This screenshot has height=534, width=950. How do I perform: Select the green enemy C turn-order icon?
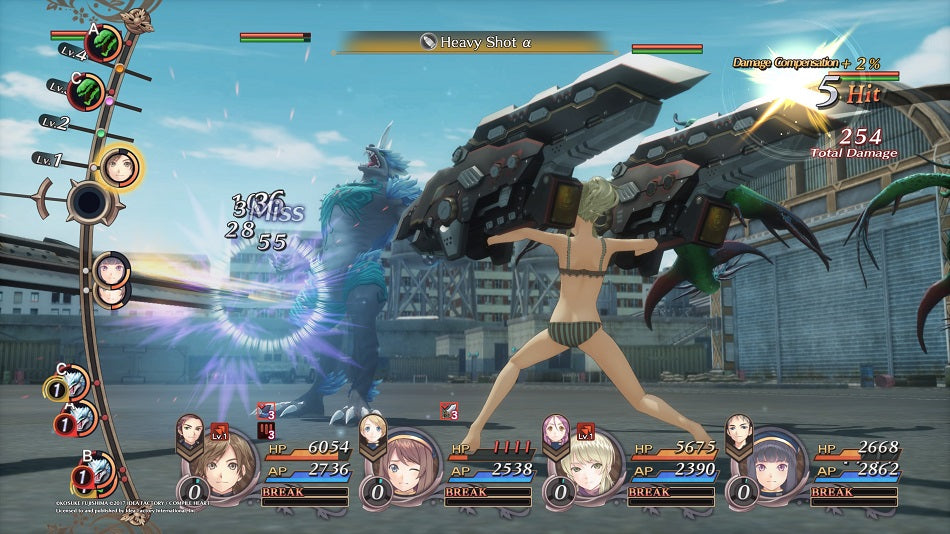pyautogui.click(x=88, y=92)
